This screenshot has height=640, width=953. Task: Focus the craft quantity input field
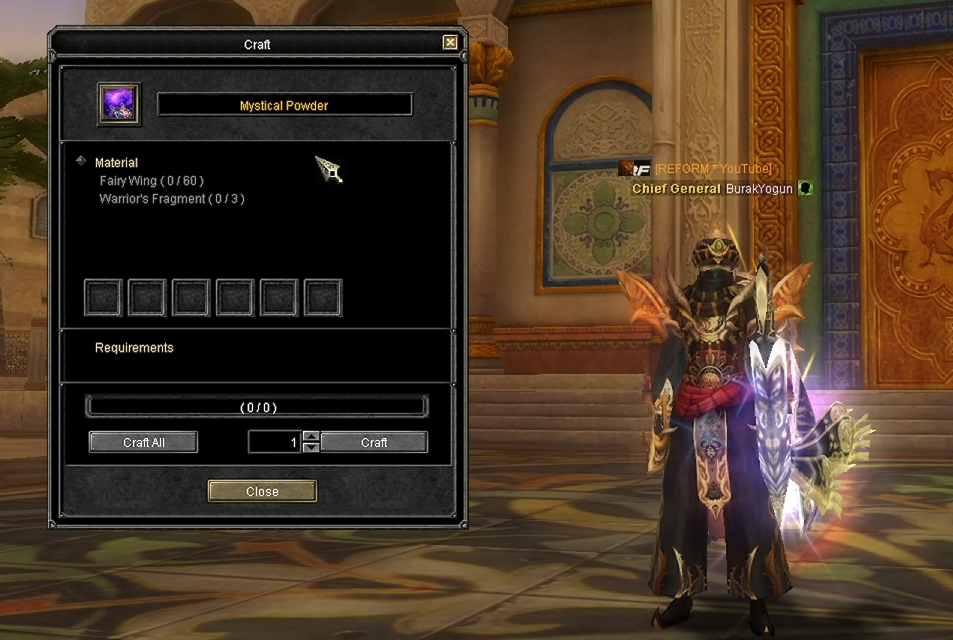click(x=274, y=442)
